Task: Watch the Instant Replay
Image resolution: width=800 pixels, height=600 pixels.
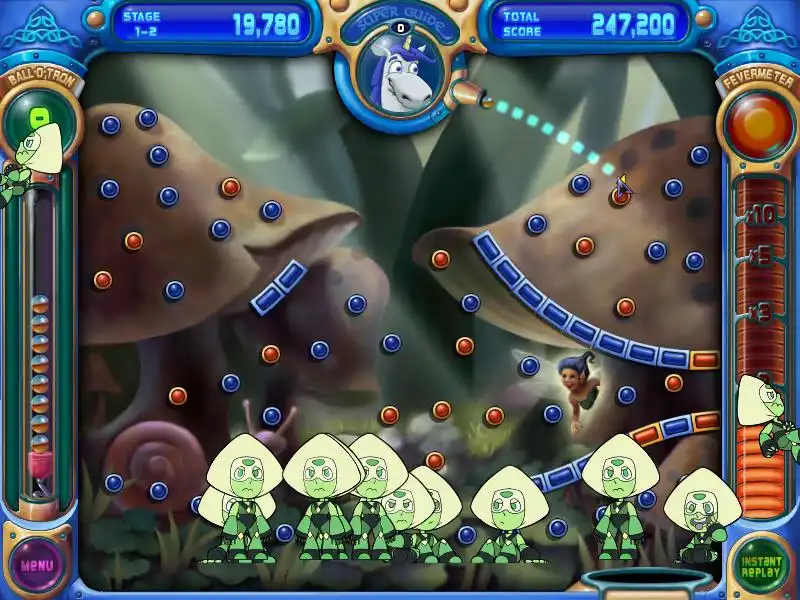Action: pyautogui.click(x=762, y=564)
